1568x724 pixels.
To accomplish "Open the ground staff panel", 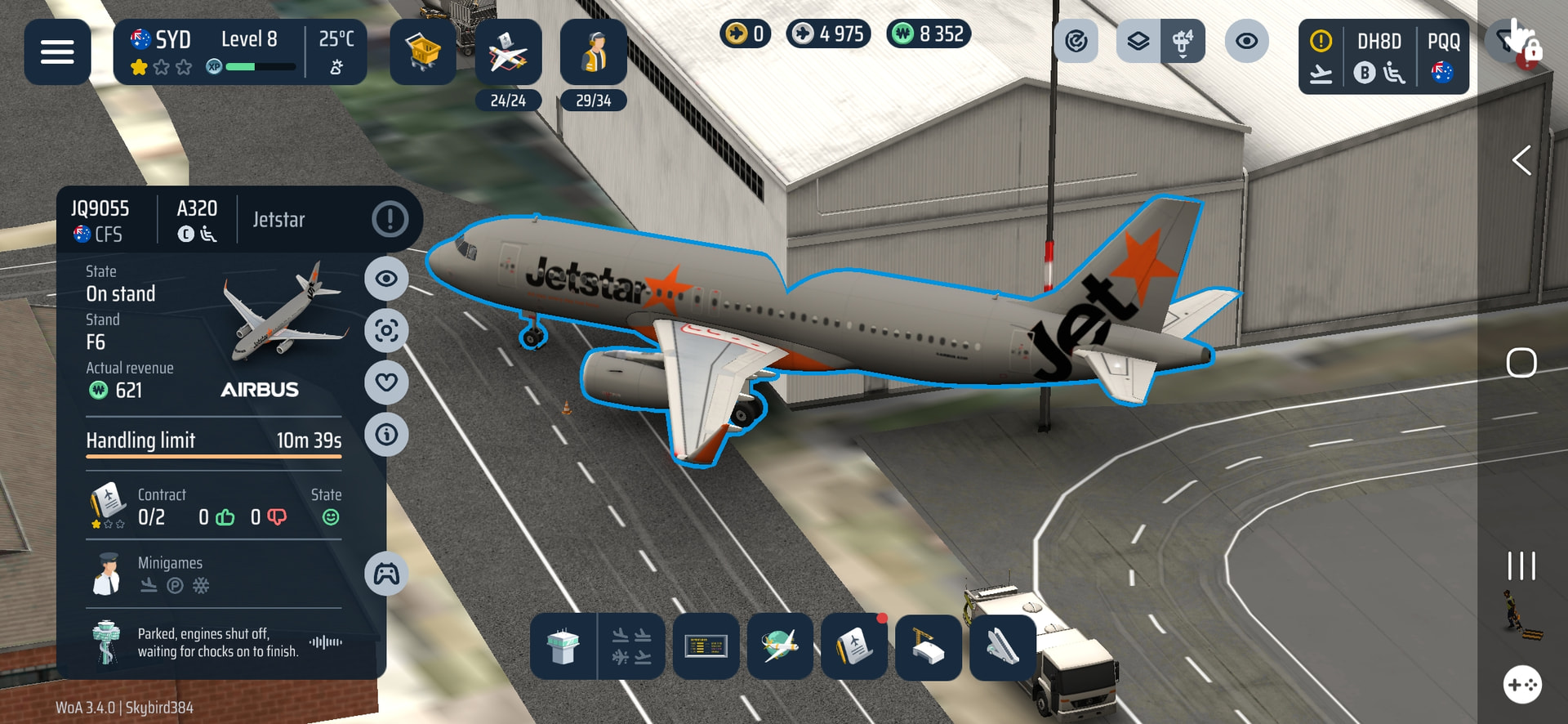I will tap(594, 52).
